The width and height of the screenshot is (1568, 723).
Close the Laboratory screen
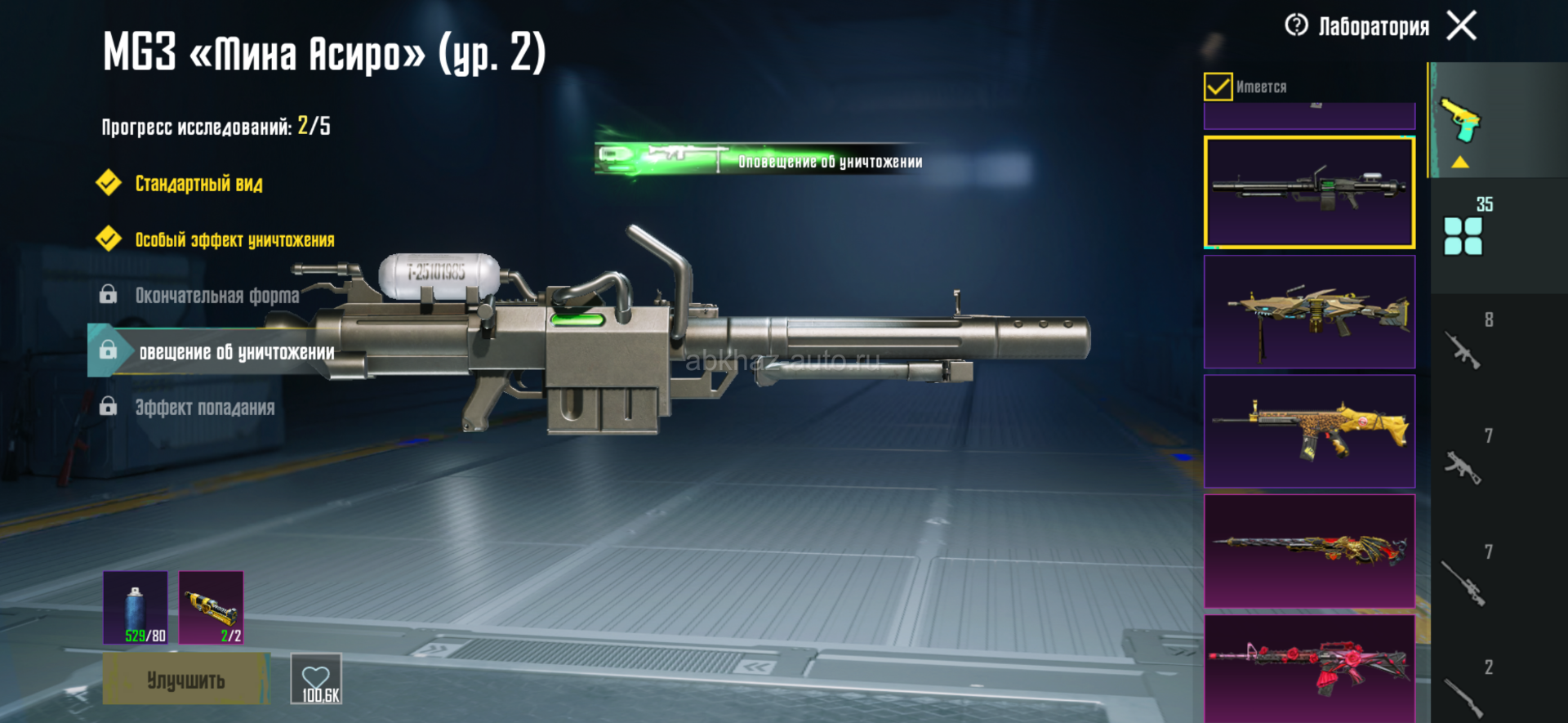pos(1462,25)
